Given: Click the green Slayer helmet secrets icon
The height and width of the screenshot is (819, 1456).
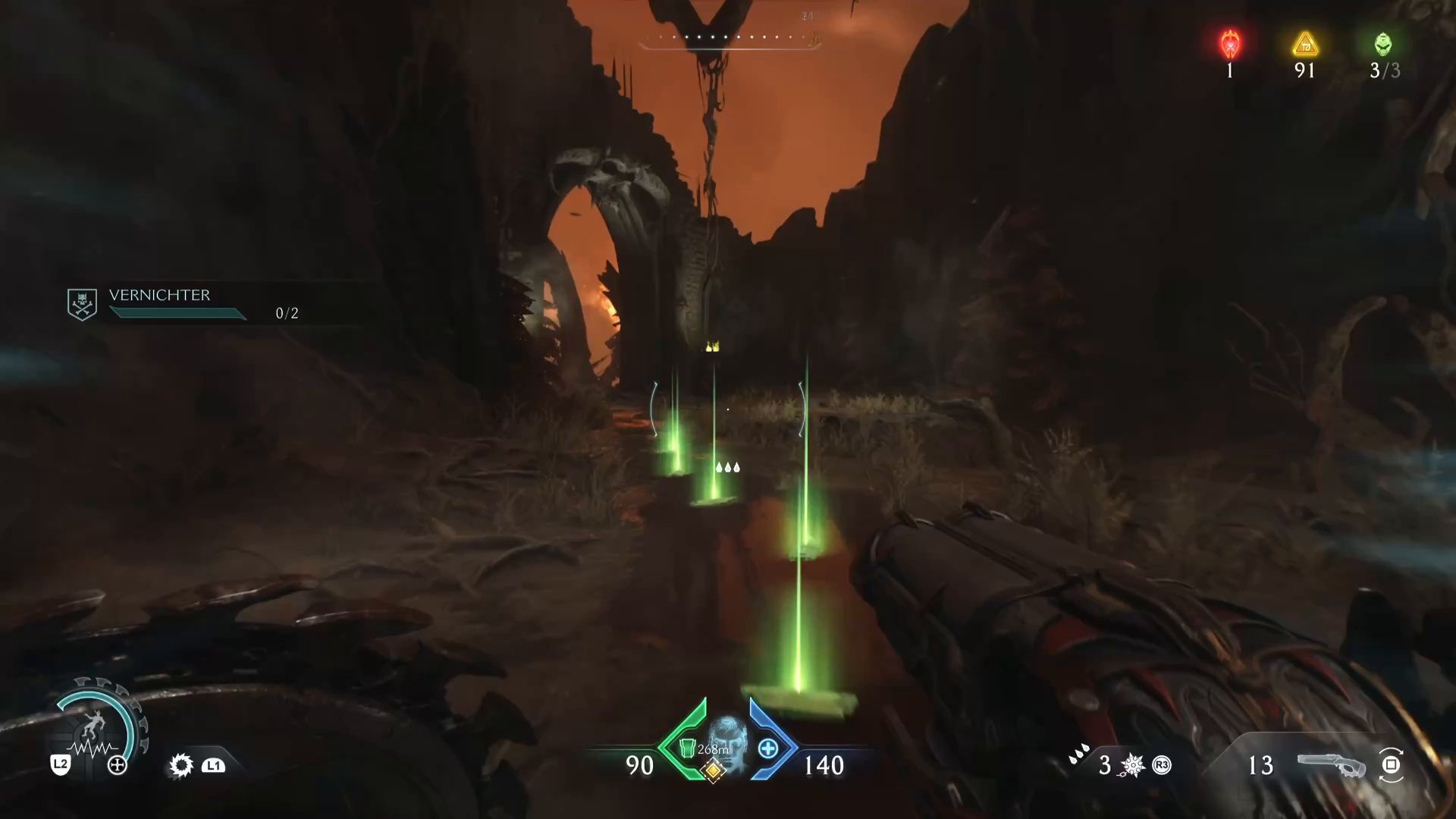Looking at the screenshot, I should pos(1383,44).
